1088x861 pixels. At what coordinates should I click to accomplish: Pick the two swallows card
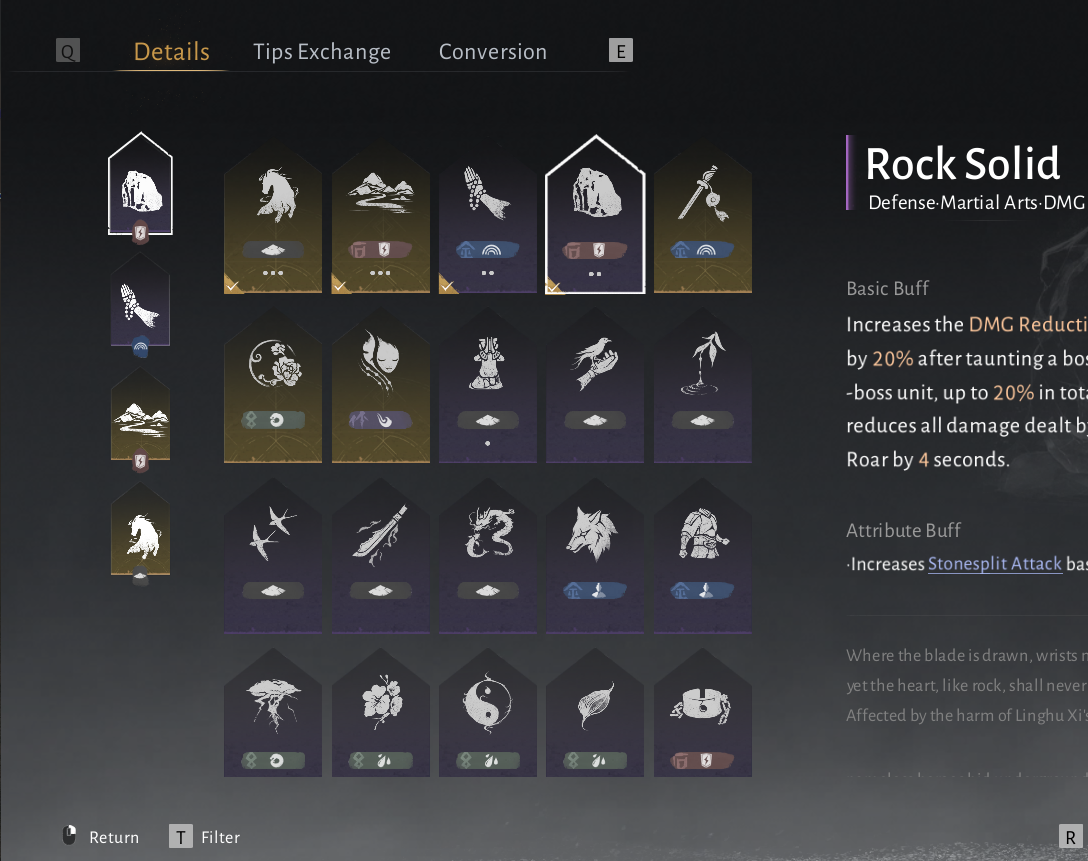click(x=273, y=555)
